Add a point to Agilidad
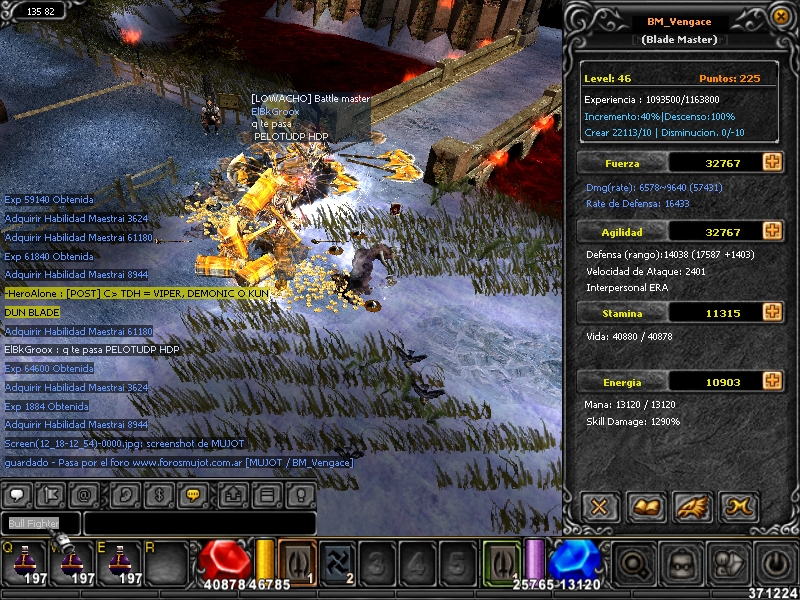800x600 pixels. click(x=772, y=231)
